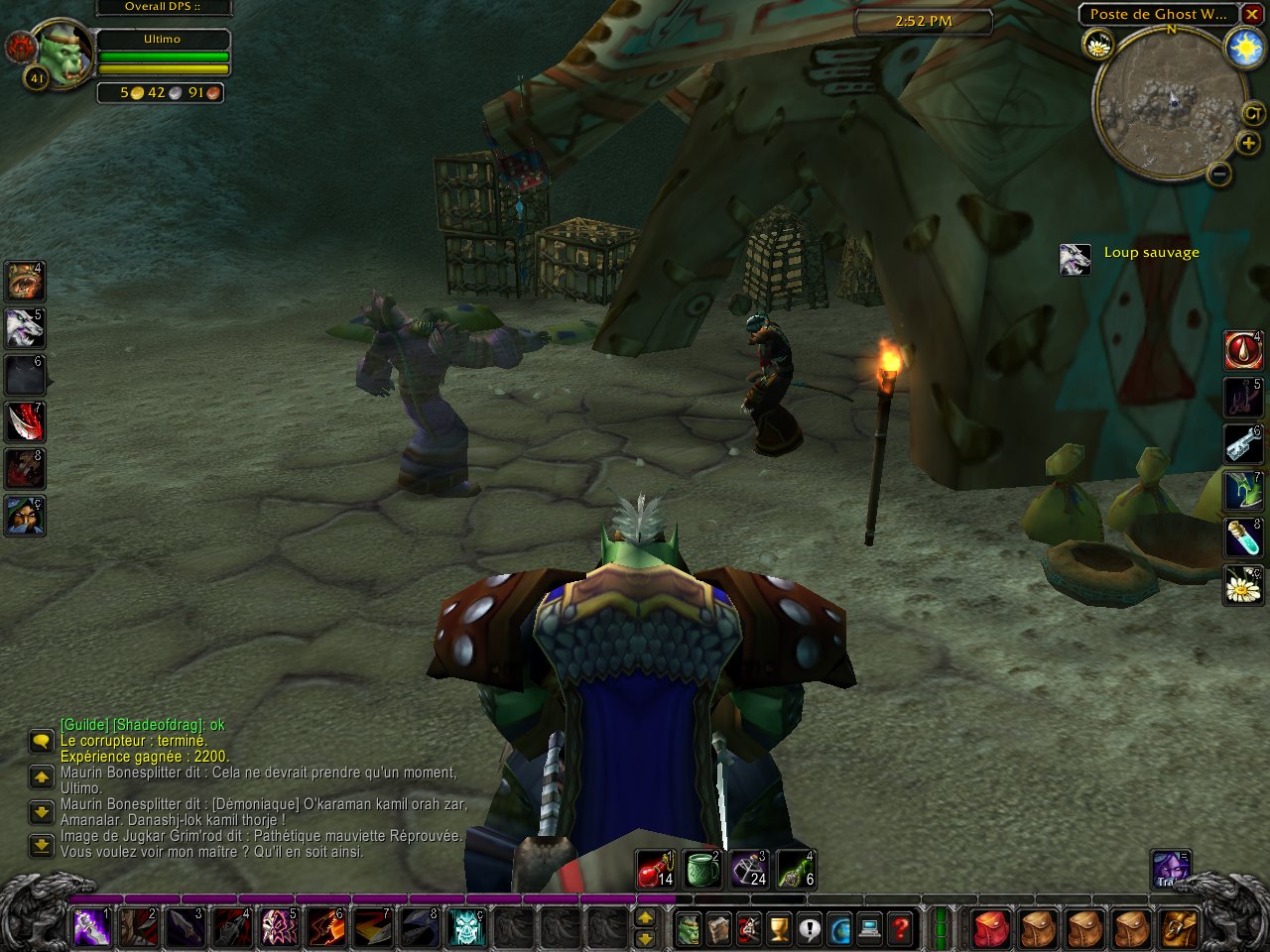Activate the white wolf ability on left bar
The width and height of the screenshot is (1270, 952).
point(25,328)
